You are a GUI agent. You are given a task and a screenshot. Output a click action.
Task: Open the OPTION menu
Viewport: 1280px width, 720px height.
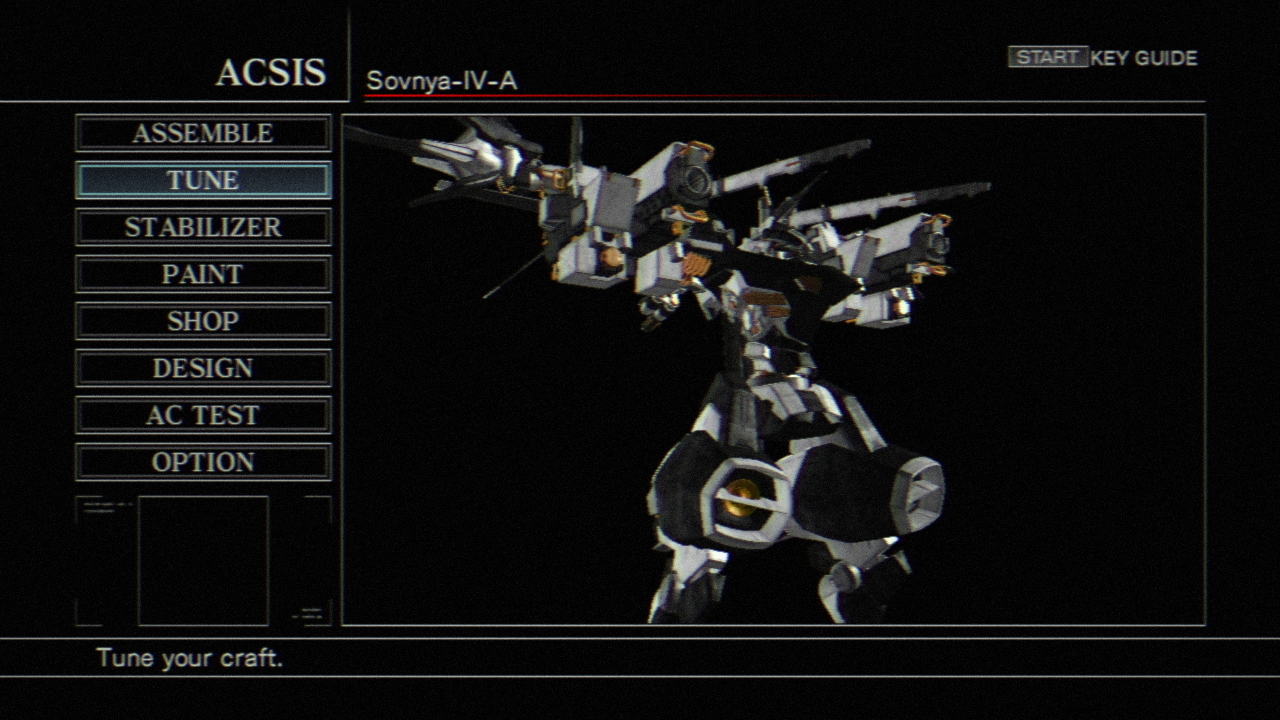point(203,462)
